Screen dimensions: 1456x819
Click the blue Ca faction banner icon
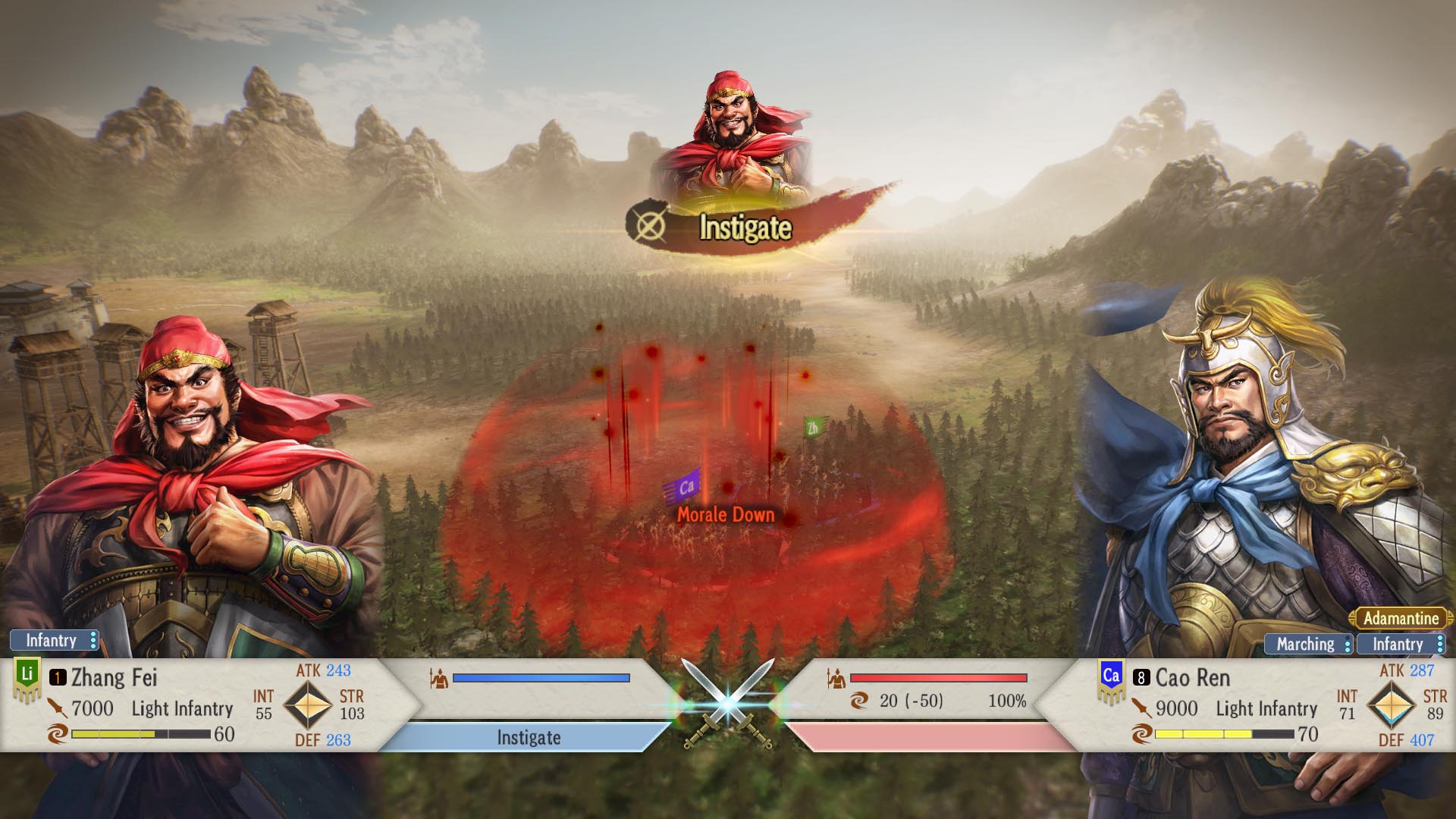coord(1111,678)
